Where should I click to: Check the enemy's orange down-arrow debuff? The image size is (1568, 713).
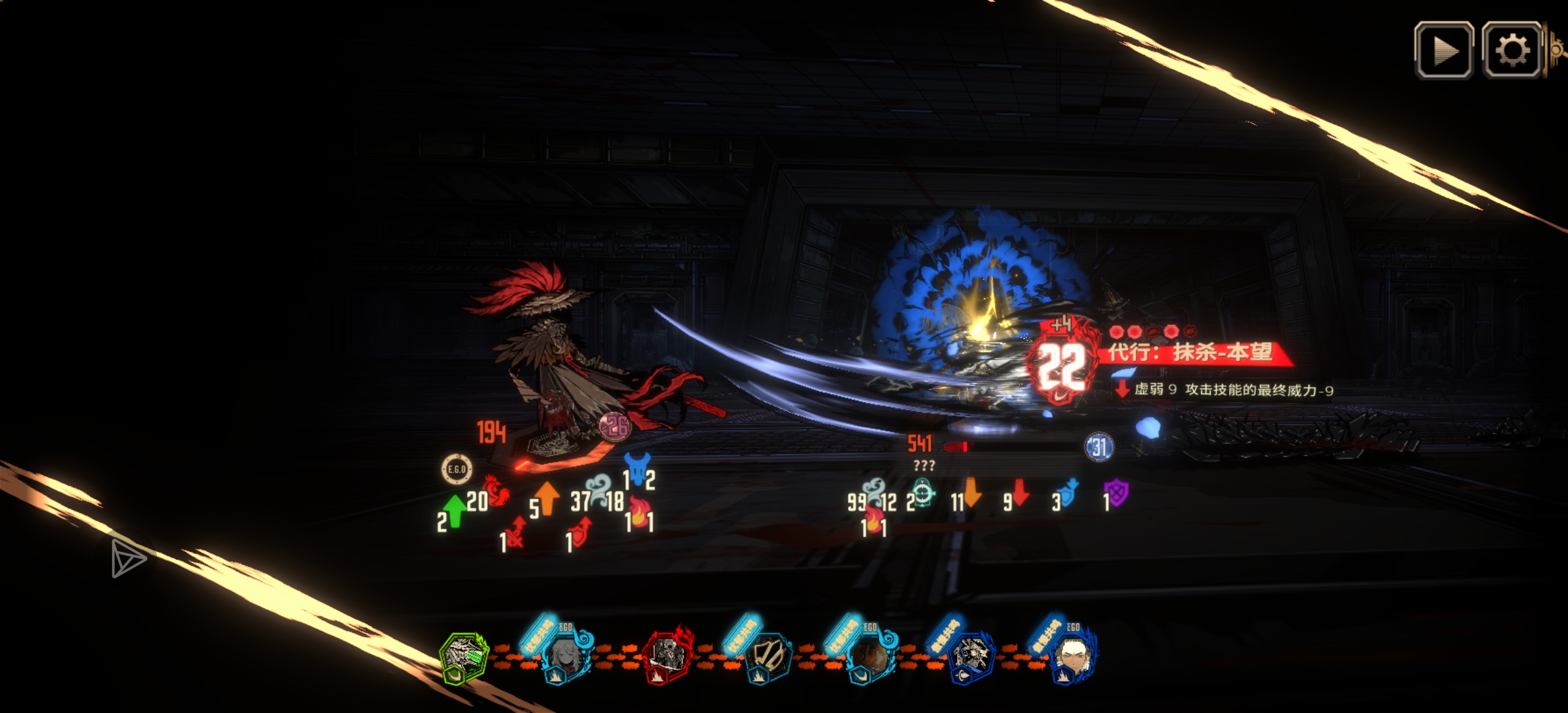pos(972,493)
